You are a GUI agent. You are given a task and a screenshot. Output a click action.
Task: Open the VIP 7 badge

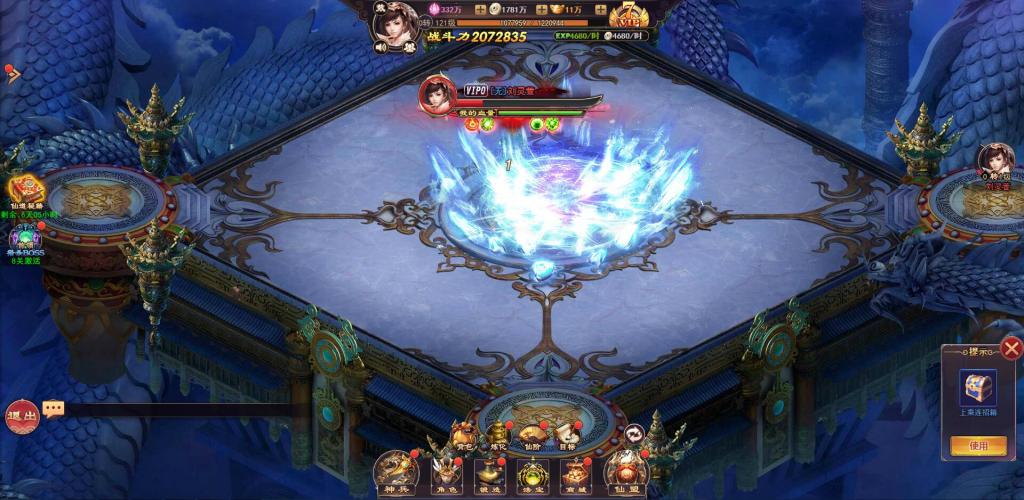coord(627,18)
